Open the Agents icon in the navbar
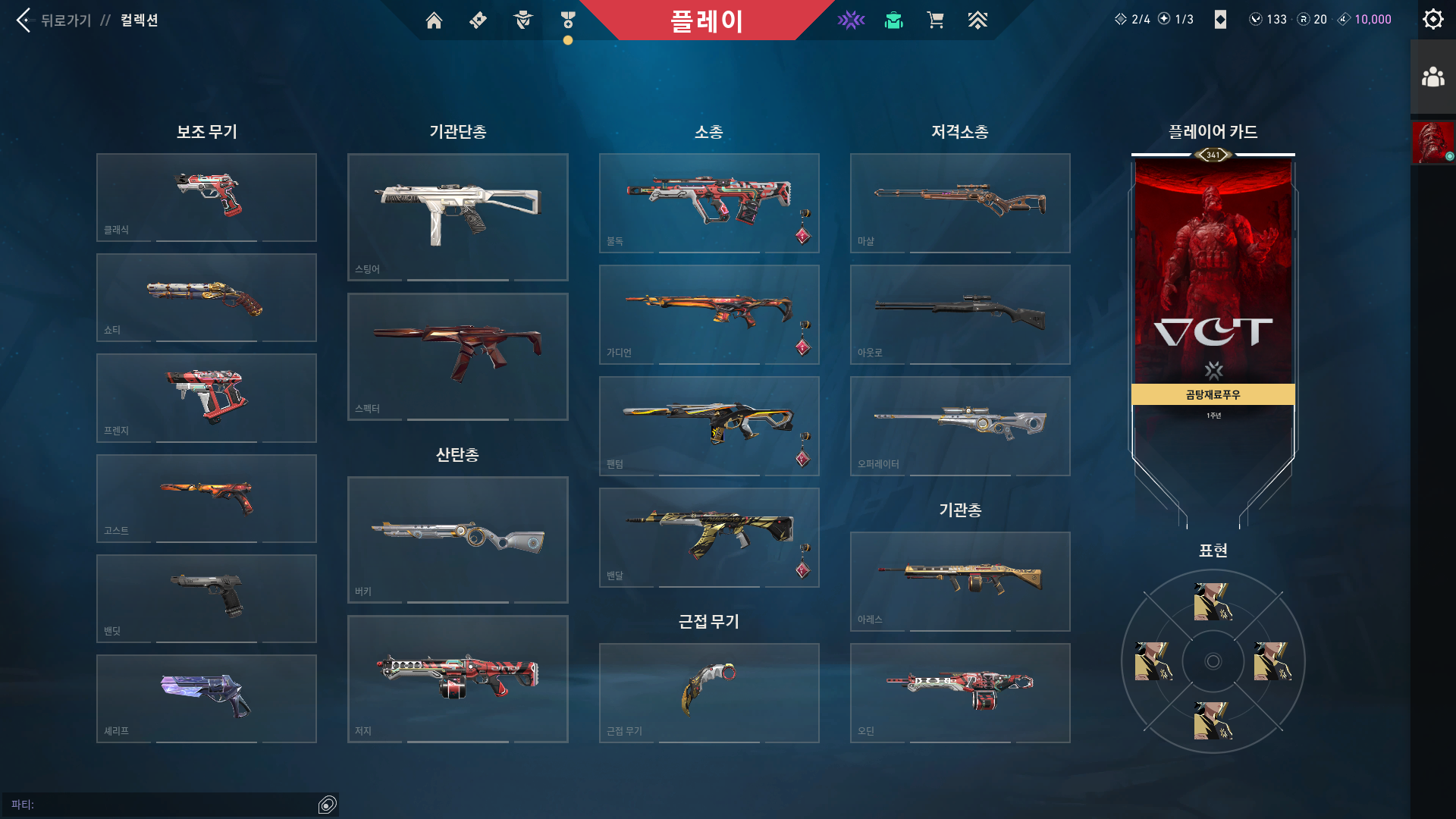The width and height of the screenshot is (1456, 819). click(x=522, y=20)
